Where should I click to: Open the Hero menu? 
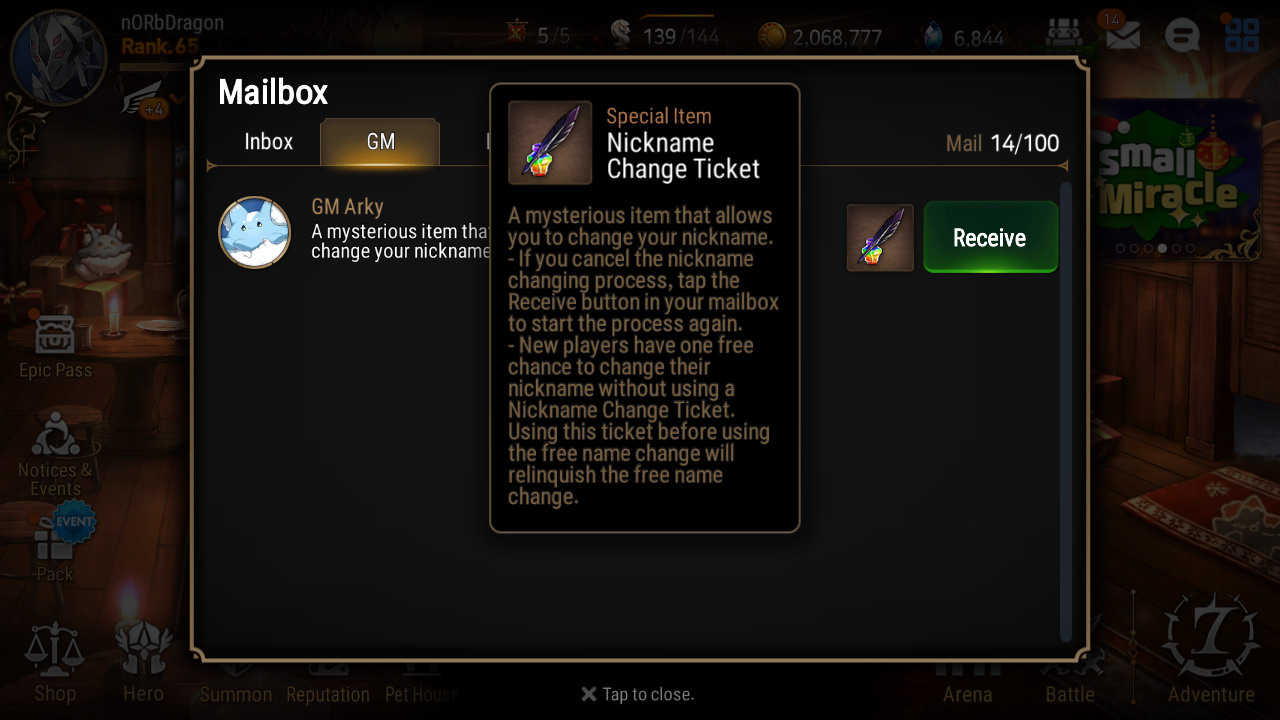144,662
